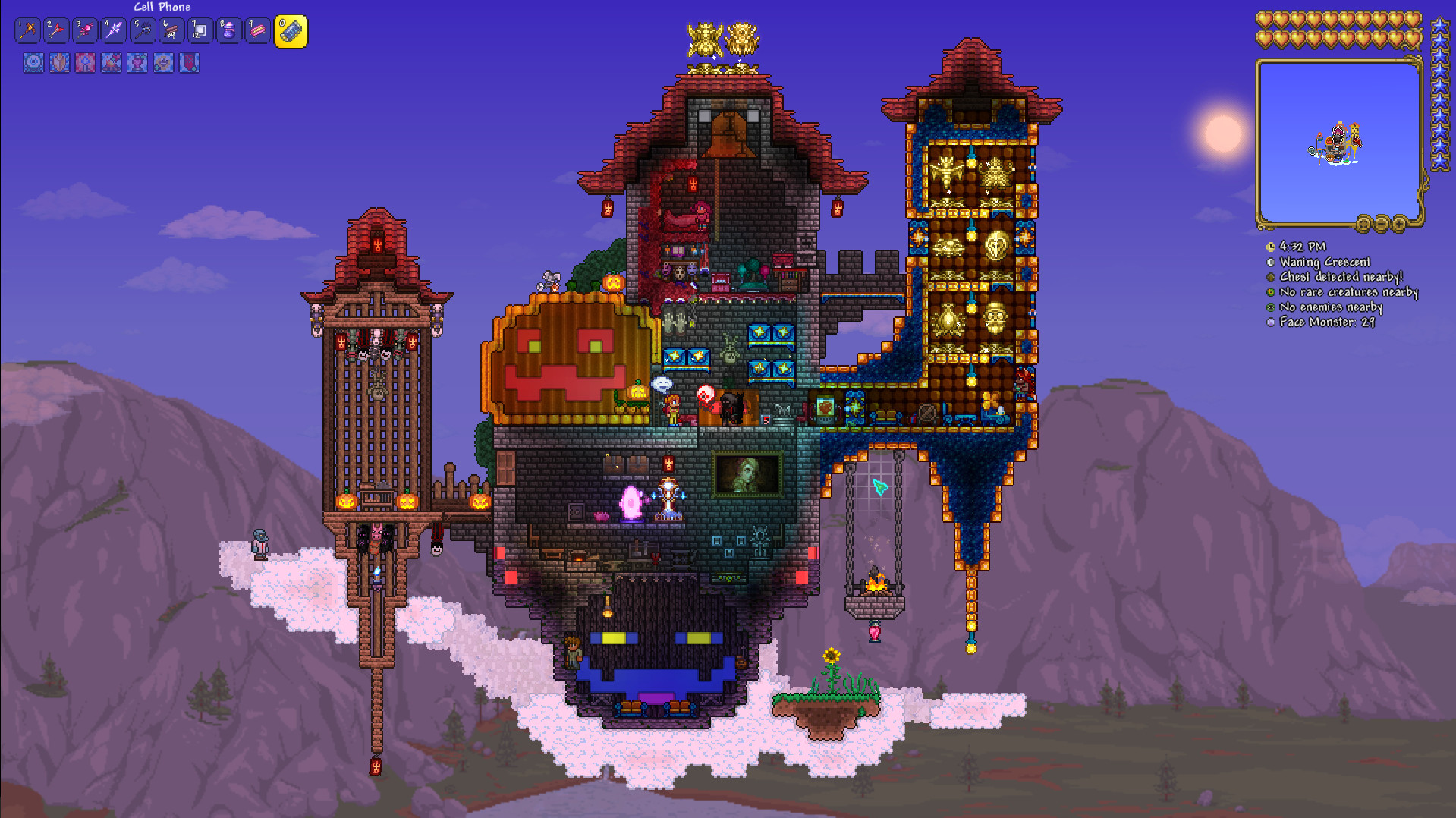Dismiss the Heart Lamp buff icon

point(137,63)
